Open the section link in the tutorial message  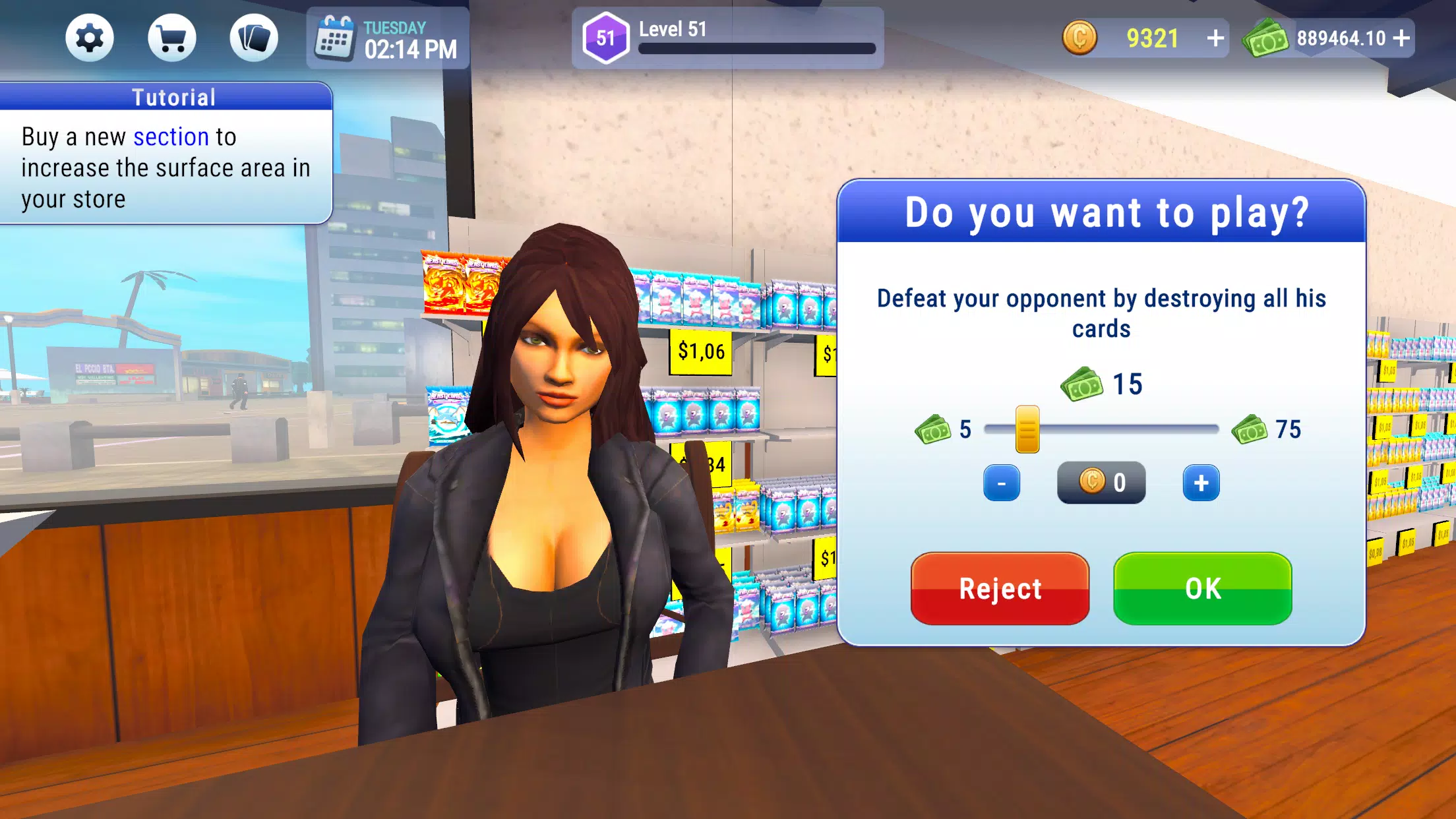pyautogui.click(x=171, y=137)
